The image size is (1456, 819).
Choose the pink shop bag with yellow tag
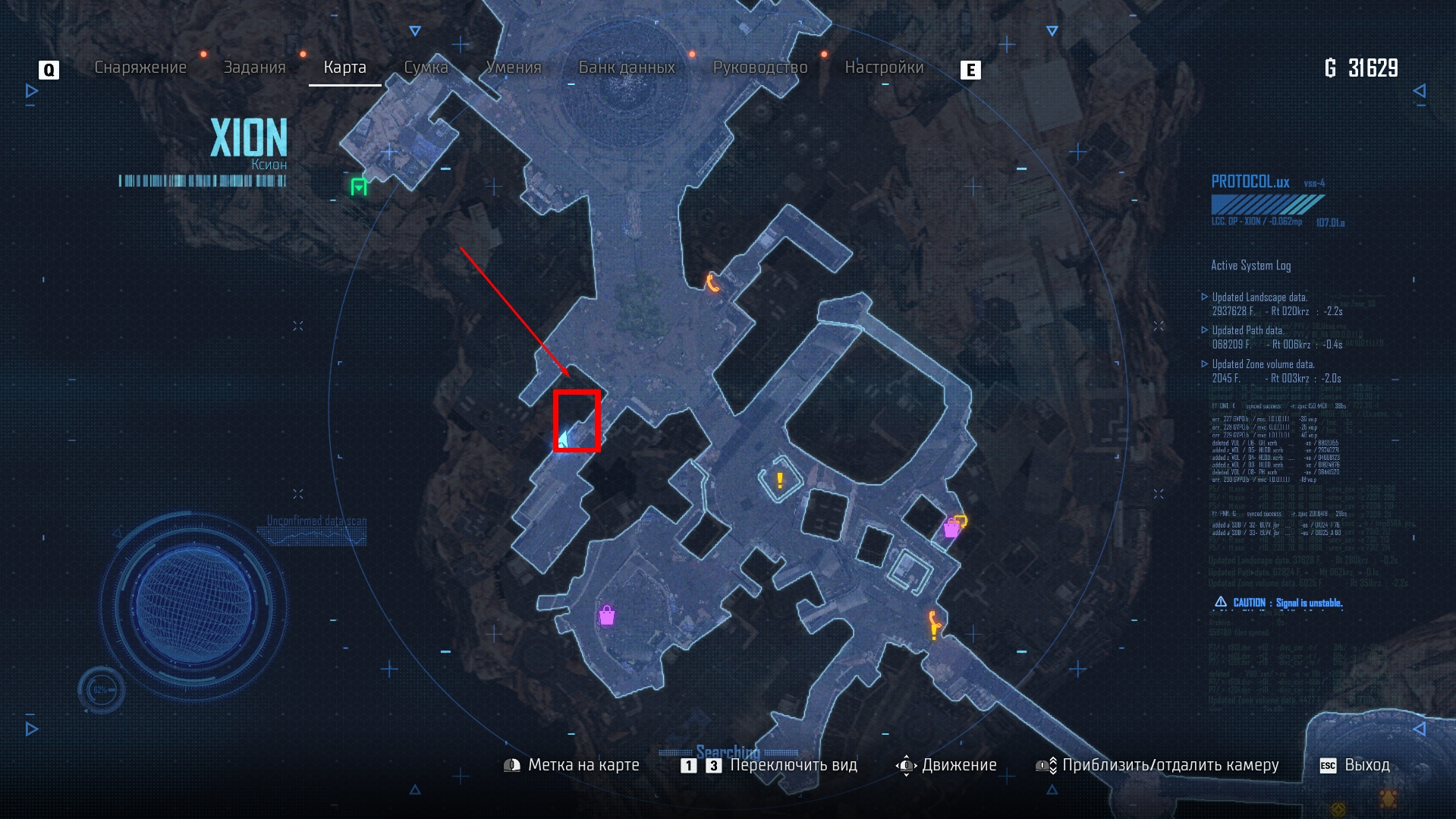click(954, 526)
